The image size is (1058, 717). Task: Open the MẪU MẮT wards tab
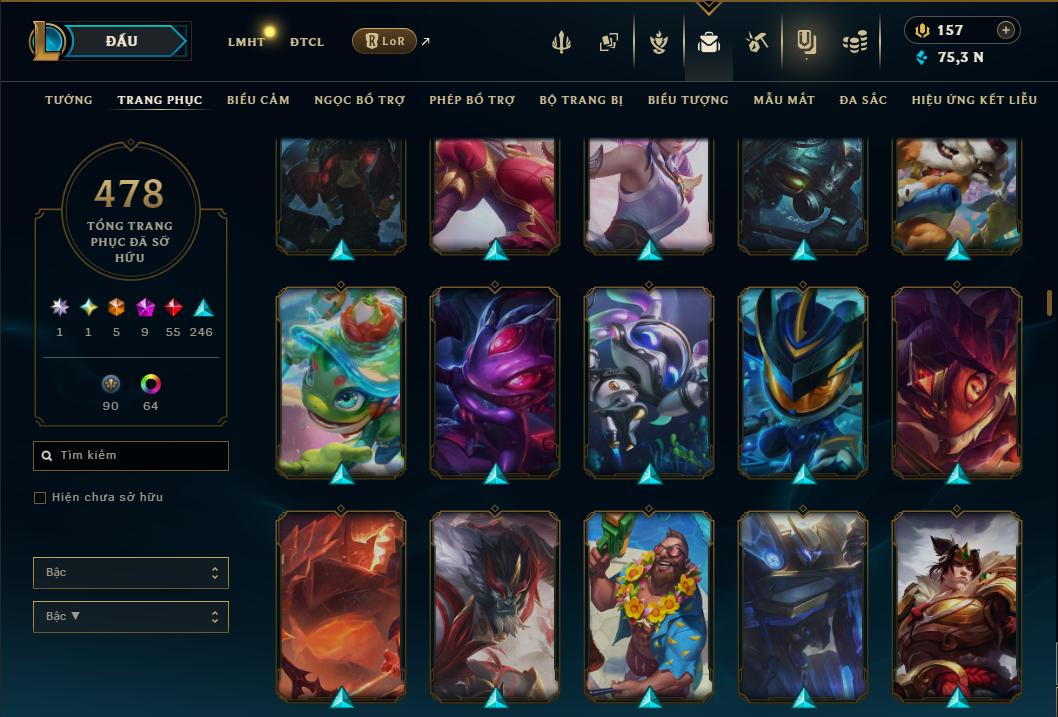pos(784,100)
